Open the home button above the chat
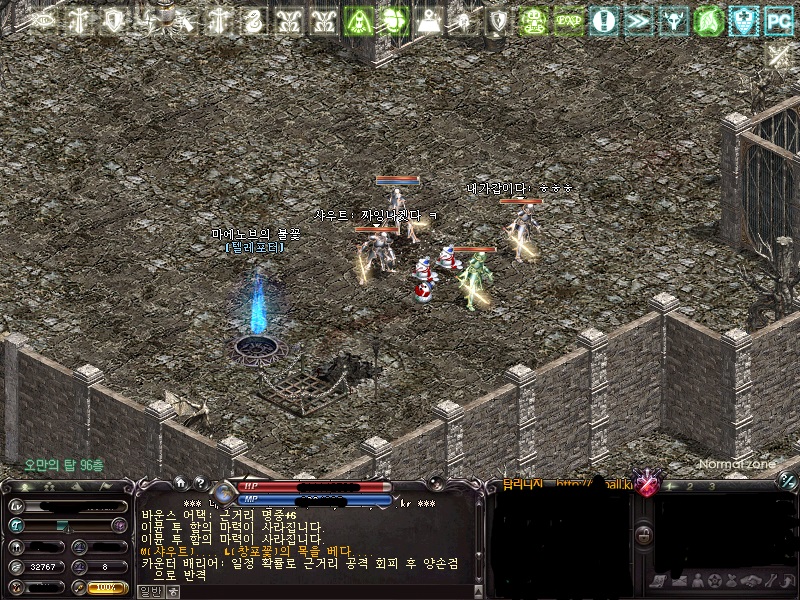This screenshot has height=600, width=800. point(180,481)
